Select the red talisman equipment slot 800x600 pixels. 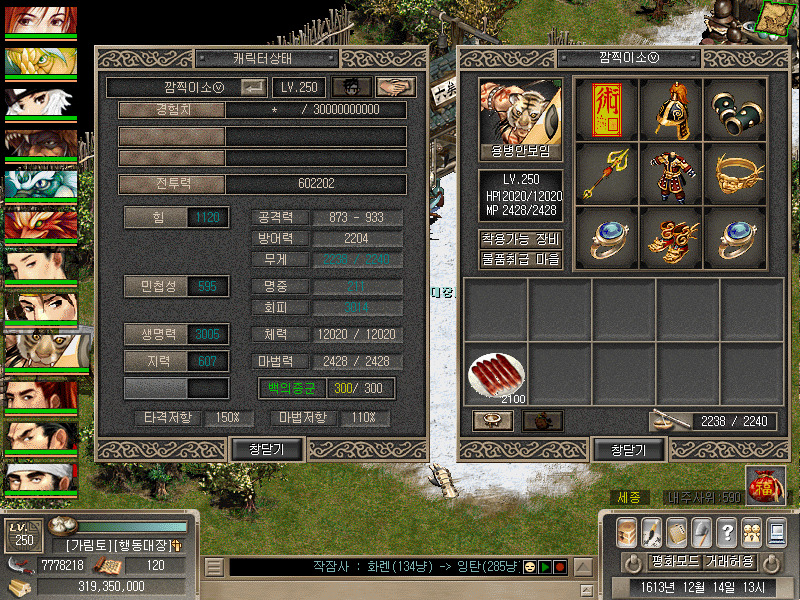606,111
